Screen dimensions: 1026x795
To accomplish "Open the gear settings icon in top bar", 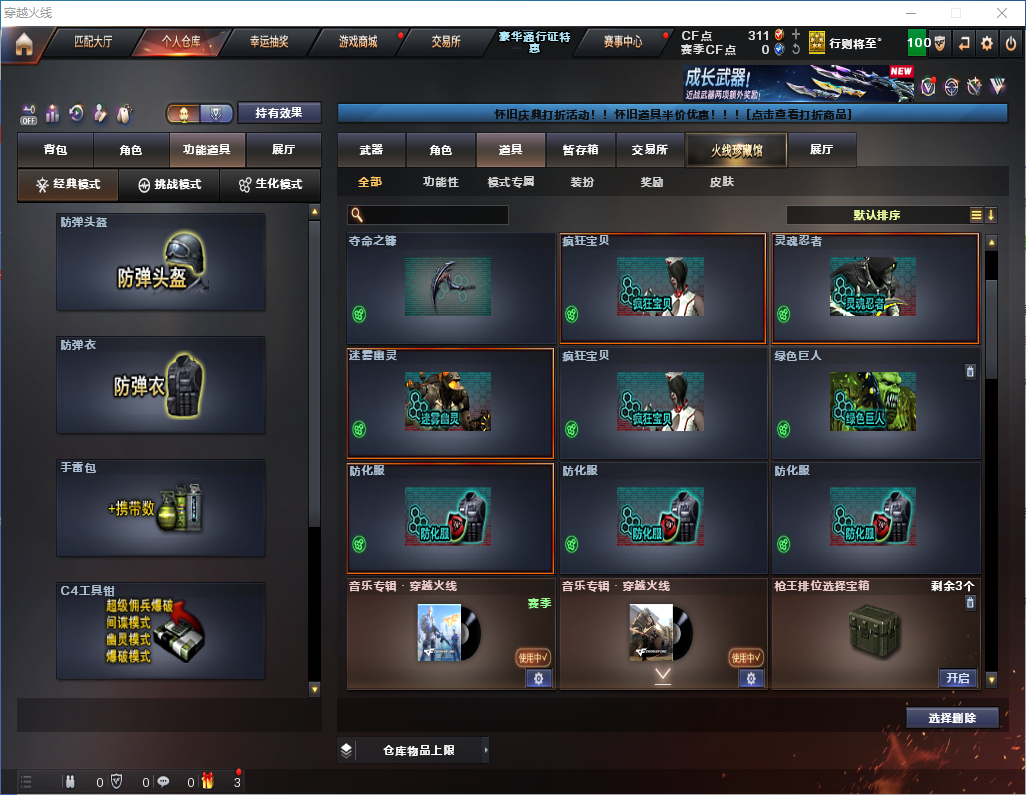I will [x=987, y=43].
